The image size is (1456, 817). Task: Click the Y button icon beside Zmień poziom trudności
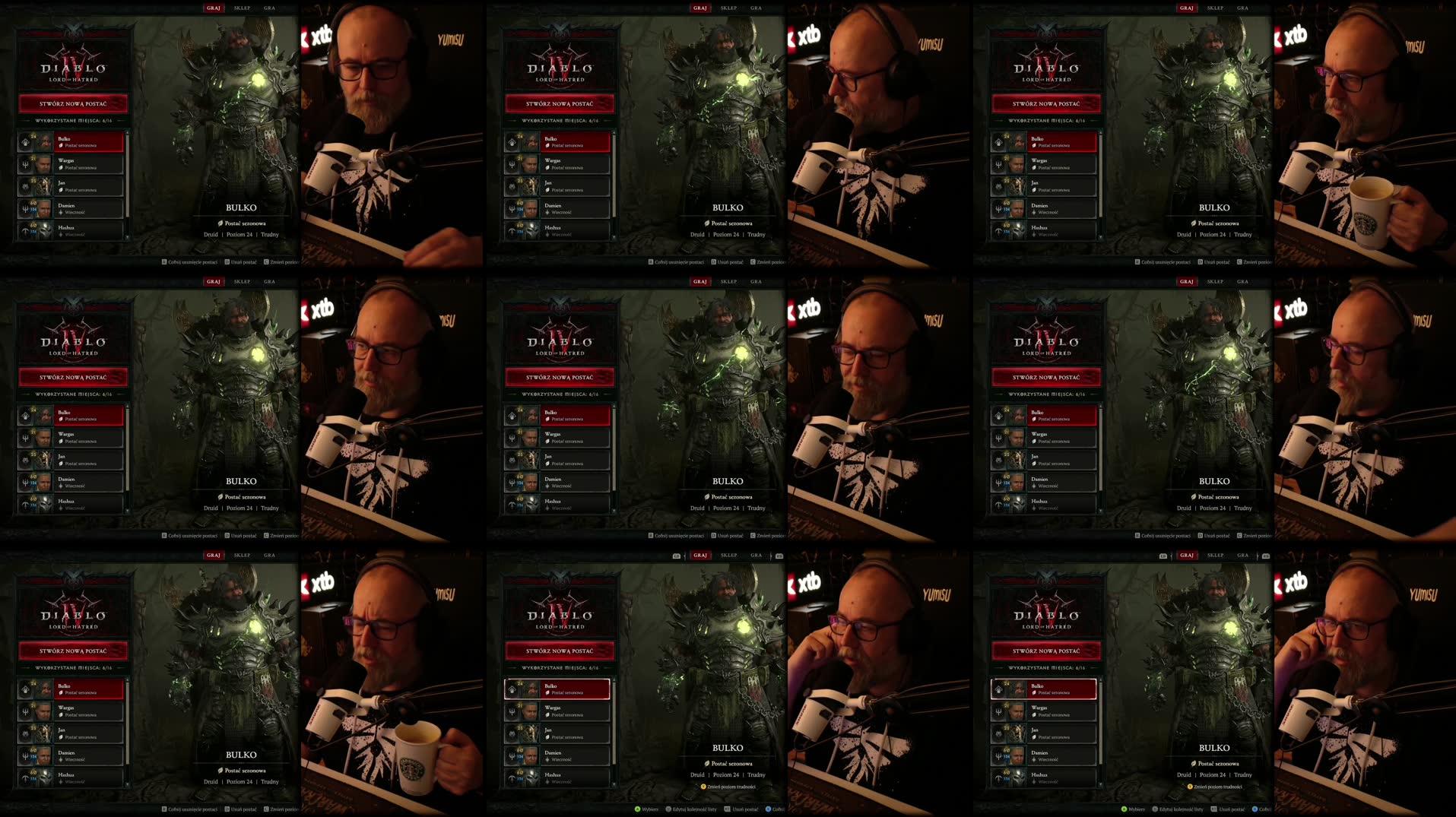tap(703, 787)
